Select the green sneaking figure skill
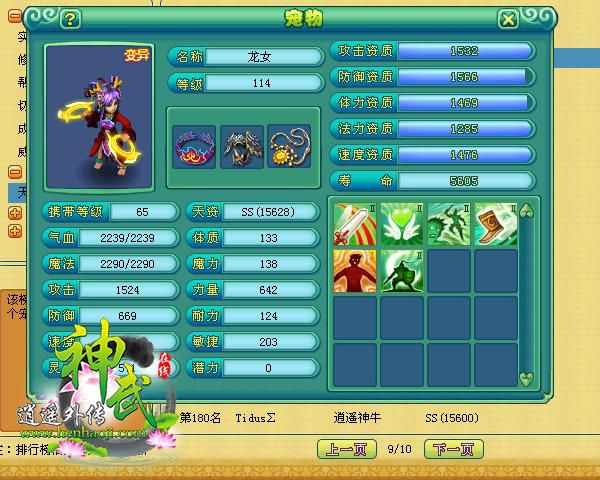This screenshot has width=600, height=480. tap(449, 224)
